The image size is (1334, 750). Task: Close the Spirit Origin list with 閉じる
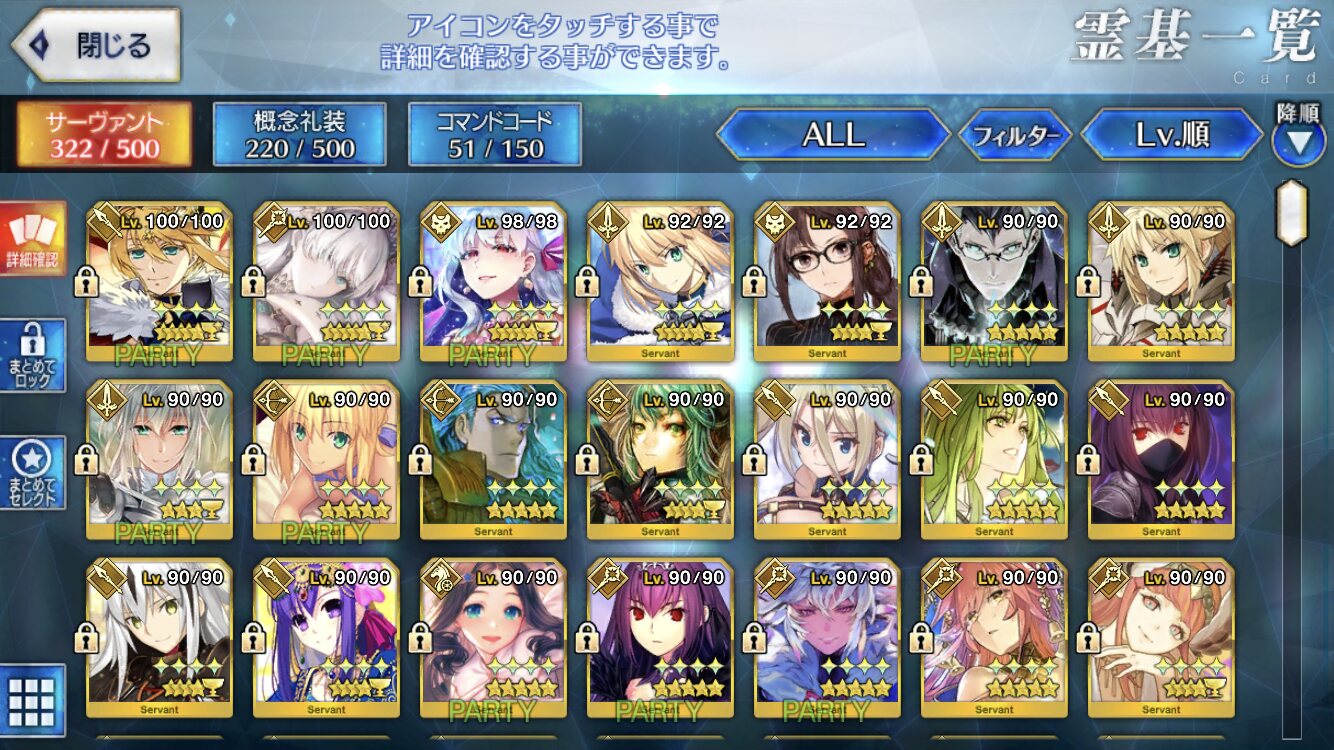[95, 46]
